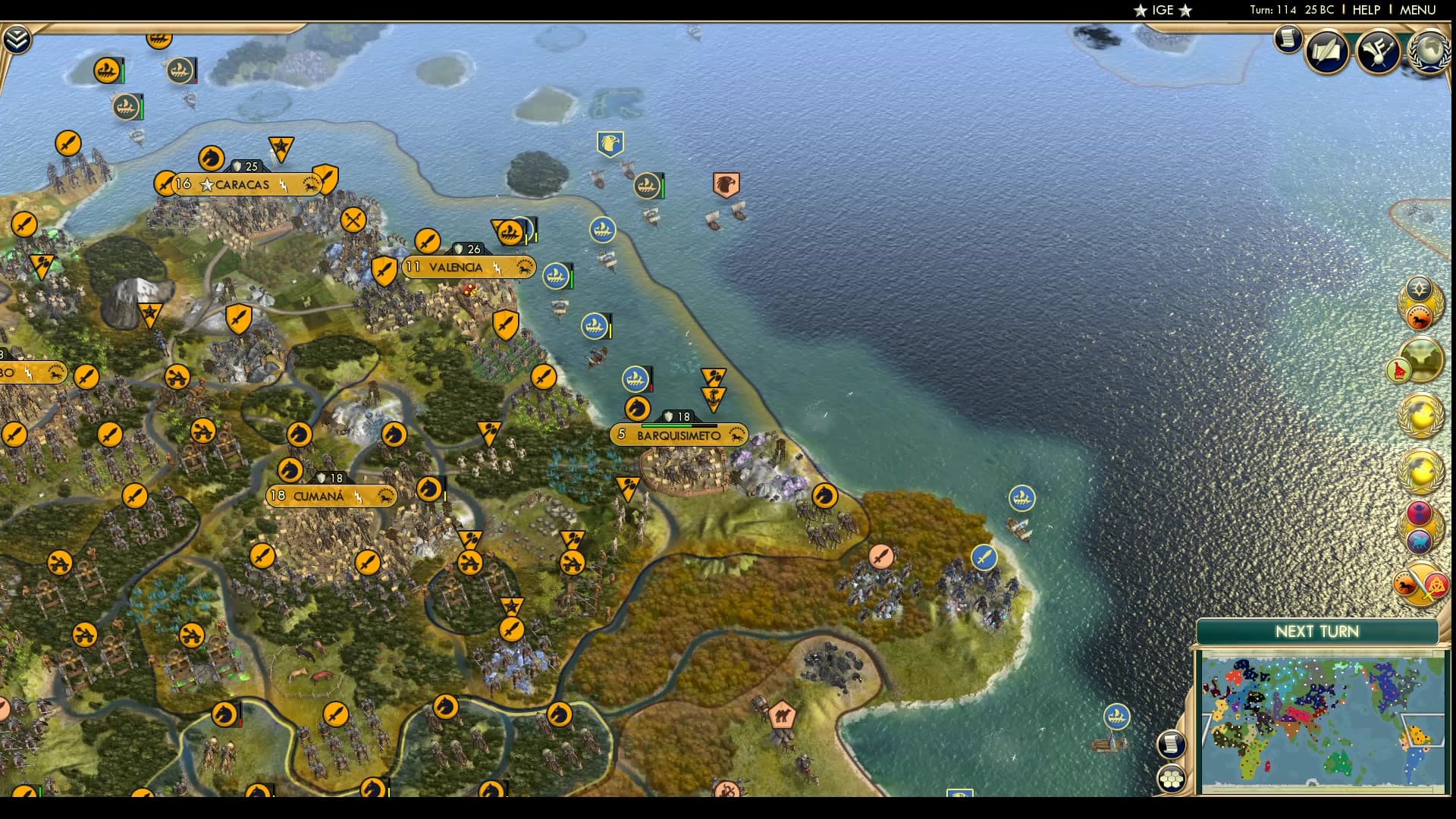
Task: Select the orange eagle-flagged enemy naval unit
Action: (726, 185)
